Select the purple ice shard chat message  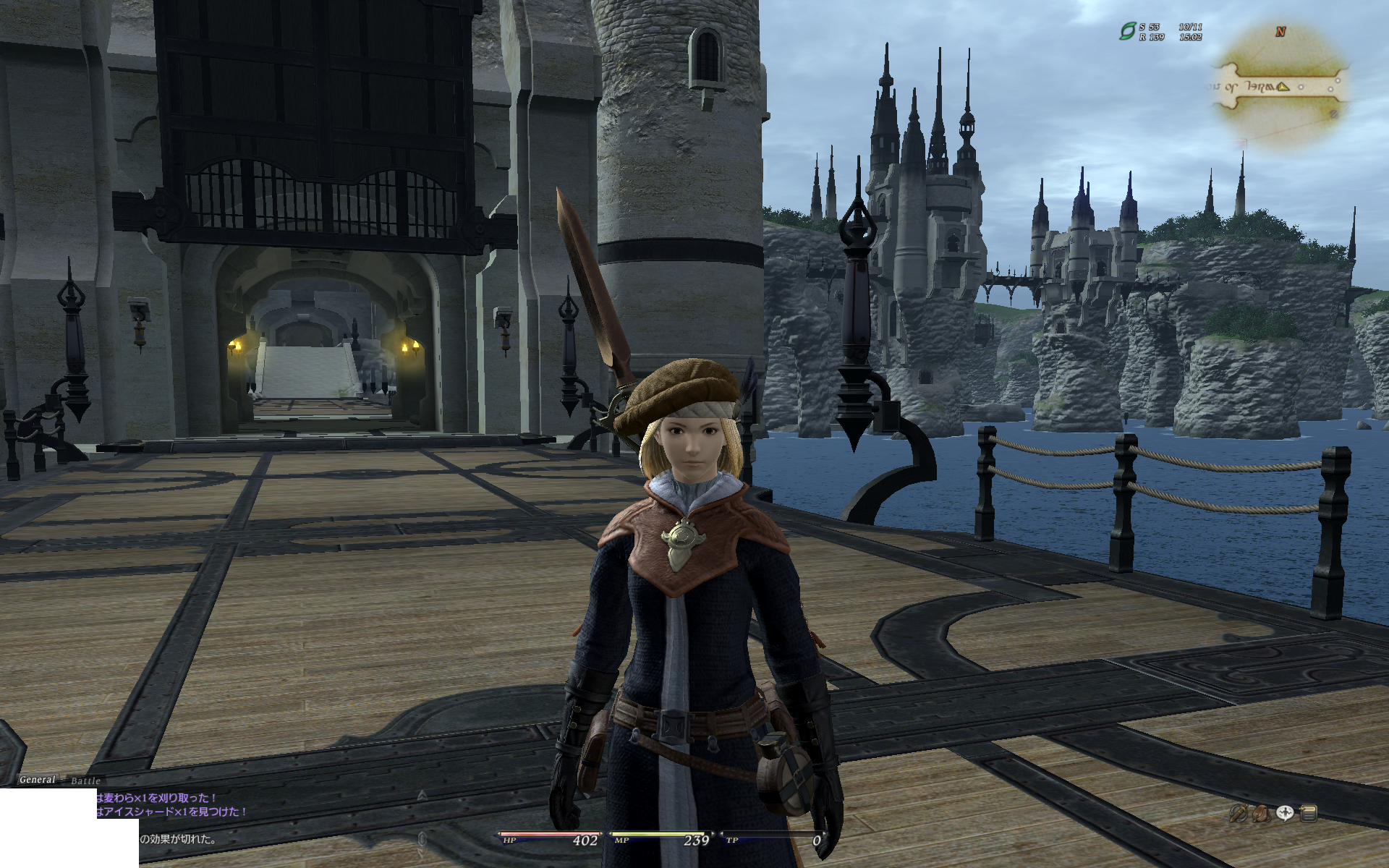pyautogui.click(x=172, y=812)
